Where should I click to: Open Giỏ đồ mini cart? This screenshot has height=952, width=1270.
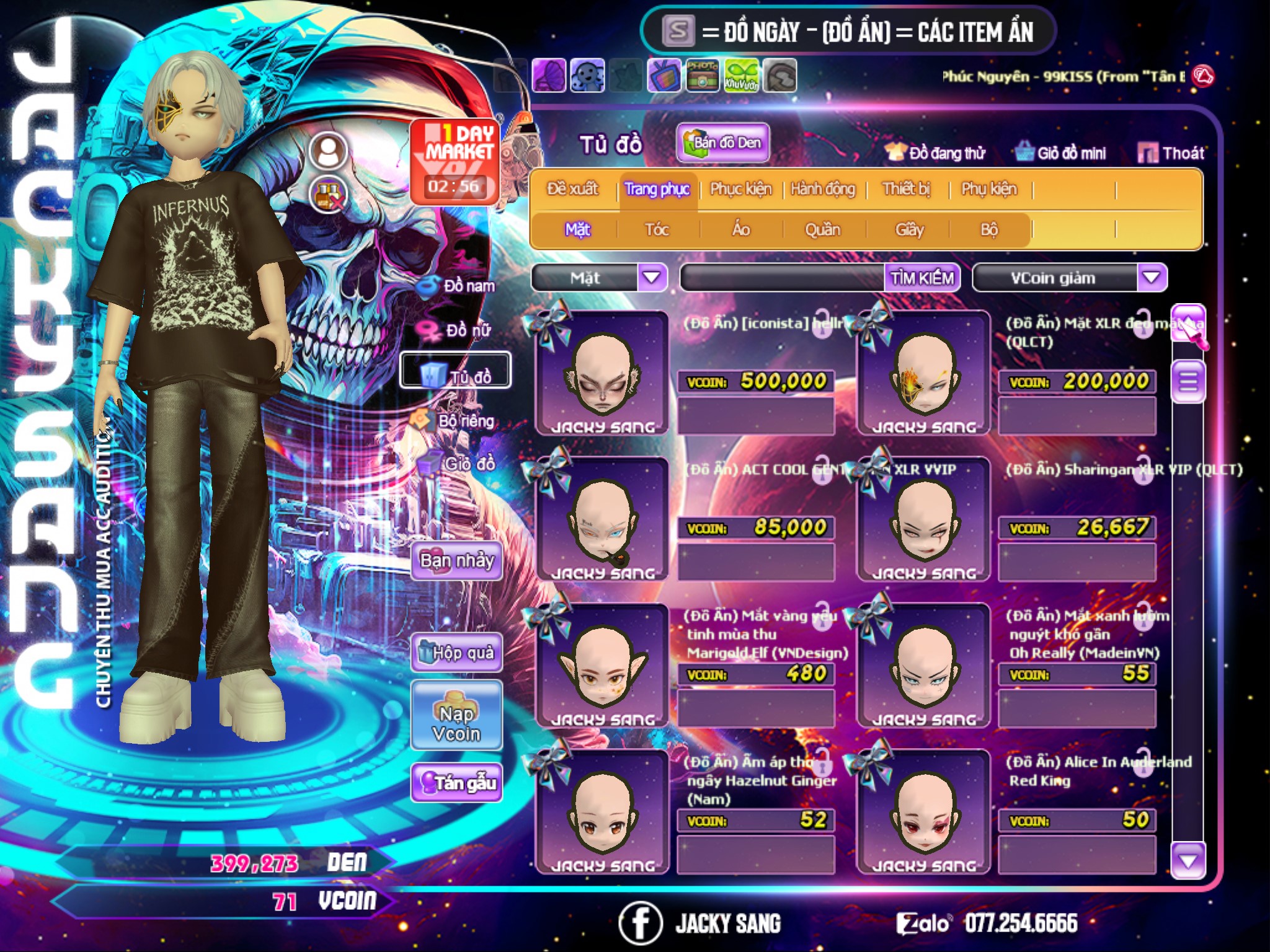(x=1061, y=153)
